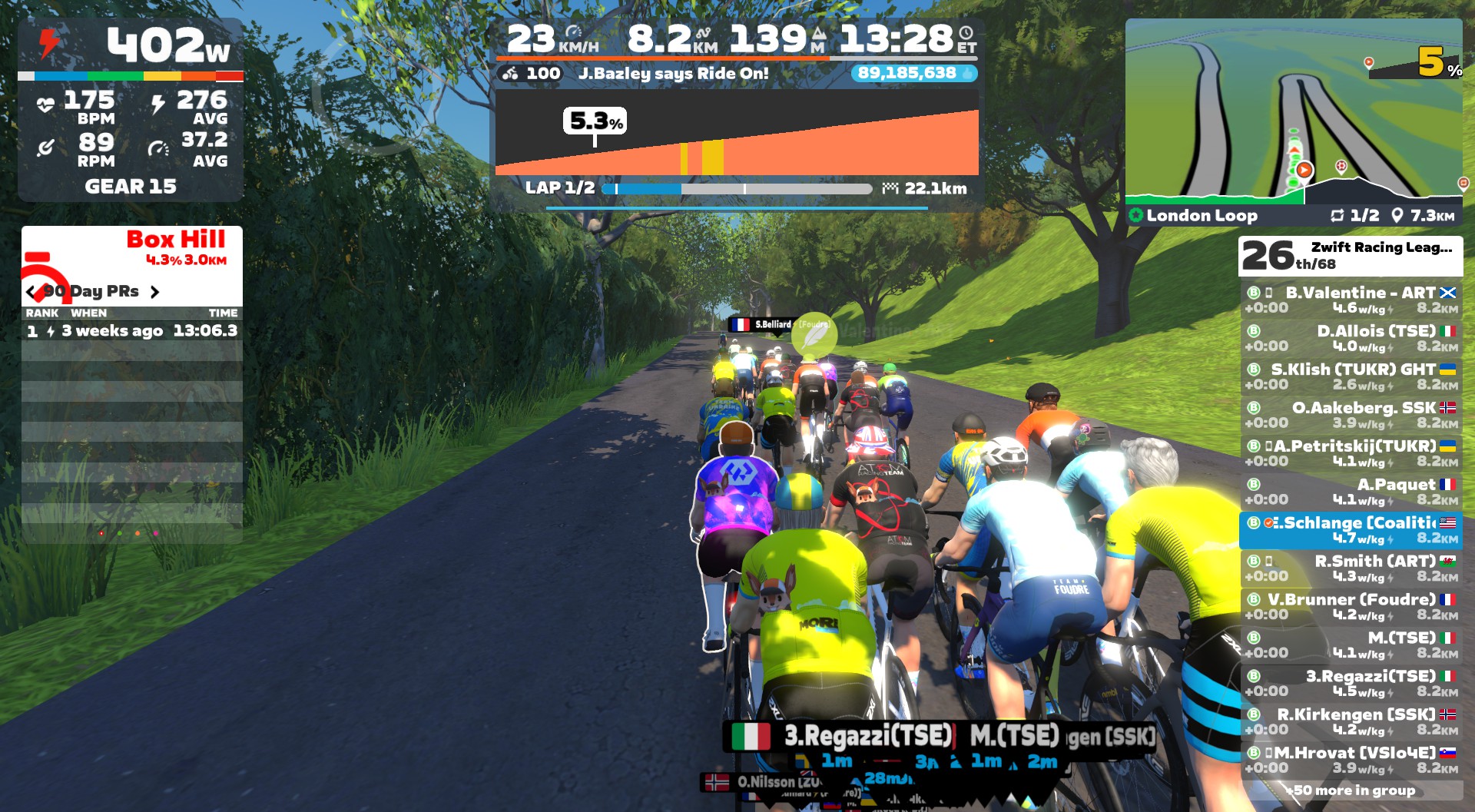Select A.Paquet rider row
The image size is (1475, 812).
pos(1351,492)
